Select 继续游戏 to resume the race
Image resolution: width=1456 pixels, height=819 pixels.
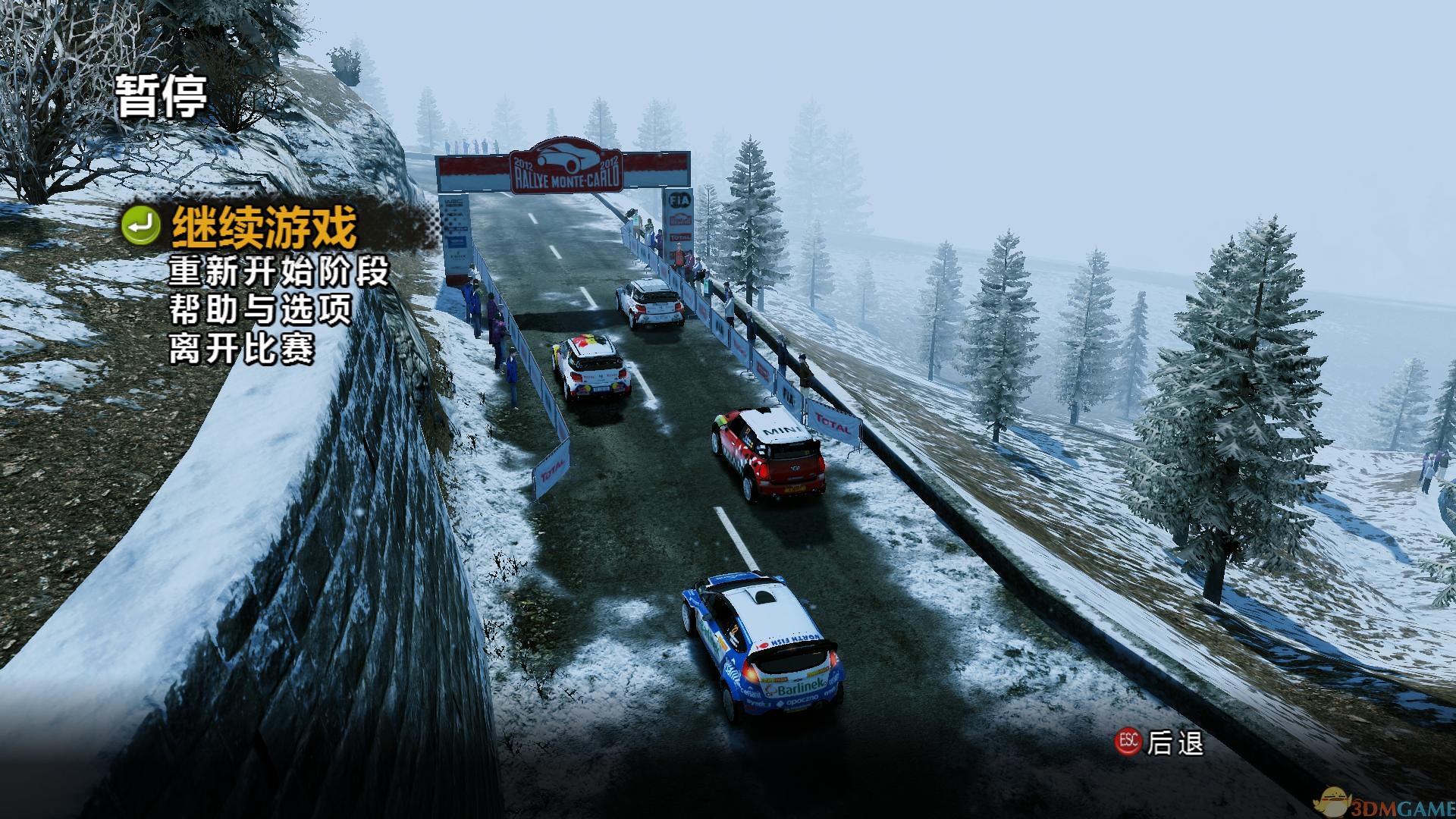coord(263,226)
